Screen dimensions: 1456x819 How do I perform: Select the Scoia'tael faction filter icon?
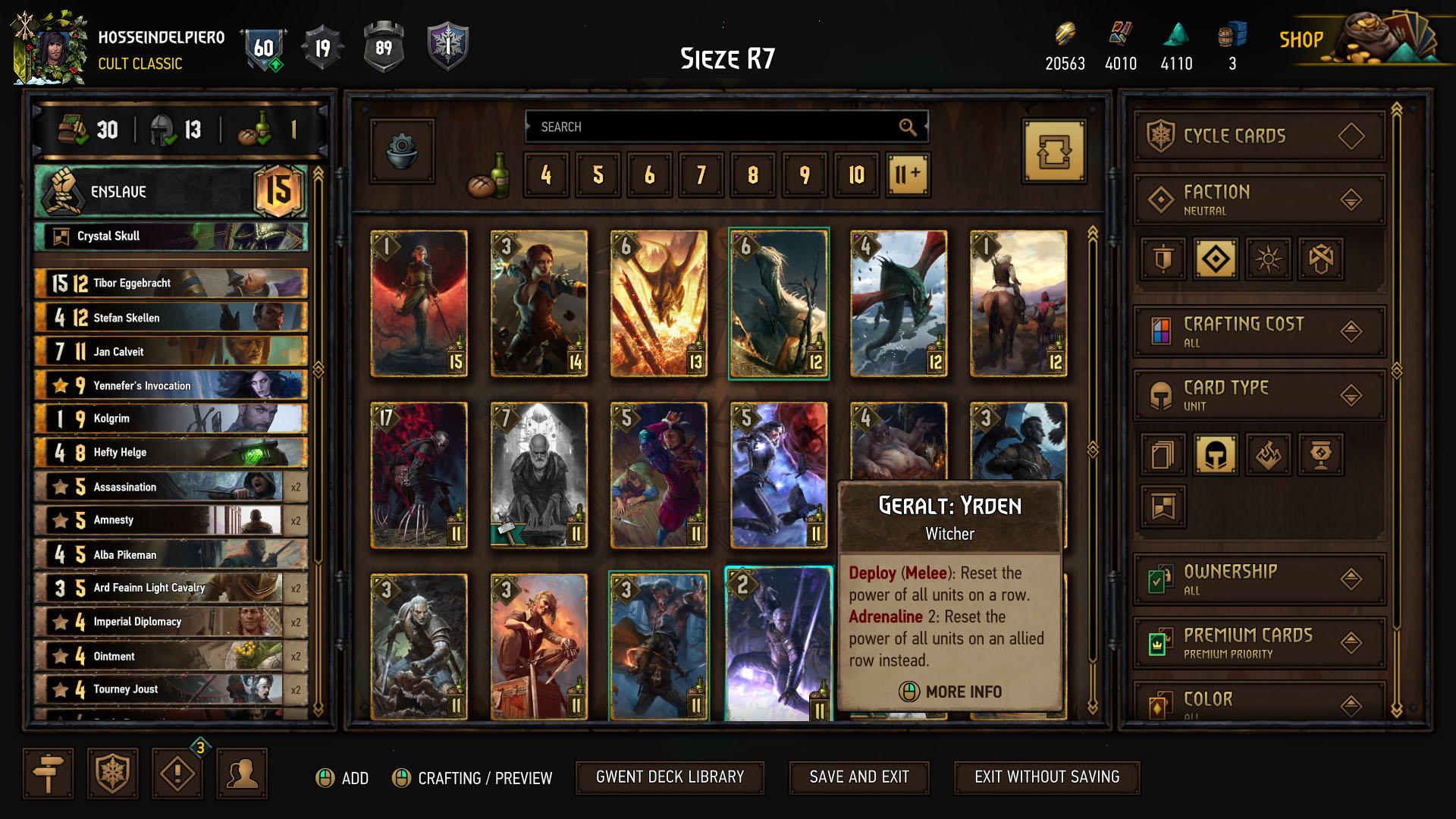(1320, 259)
